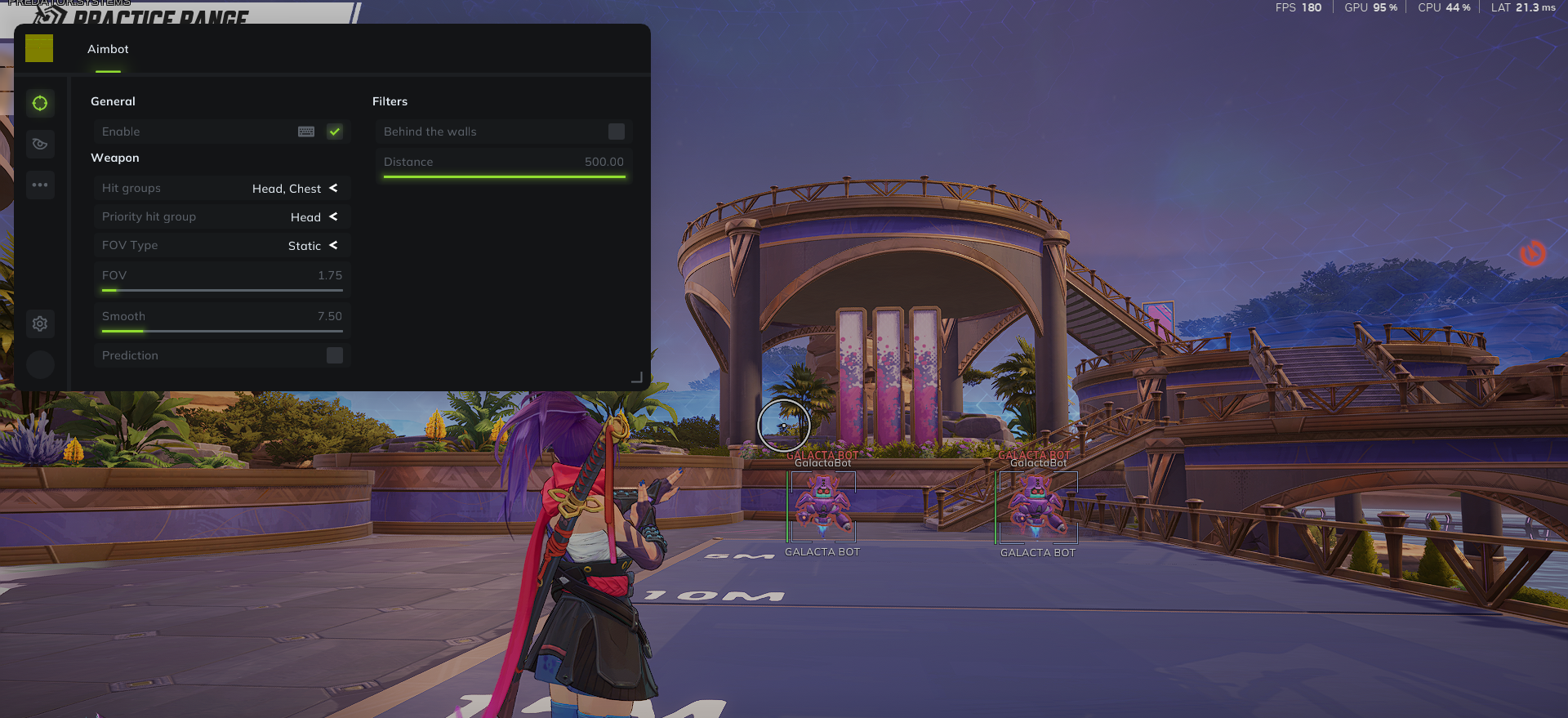Viewport: 1568px width, 718px height.
Task: Click the FOV slider track
Action: click(221, 290)
